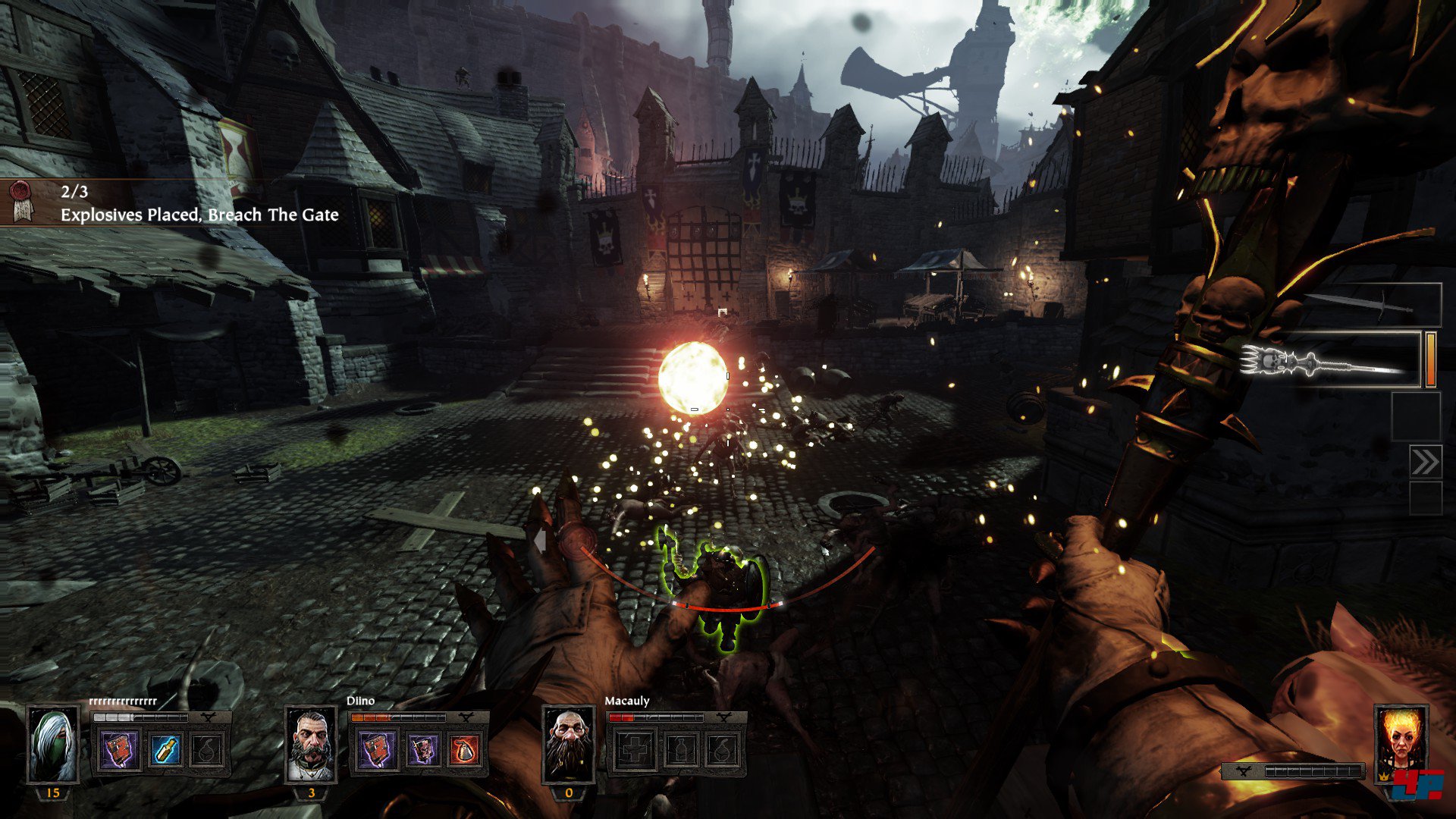Screen dimensions: 1456x819
Task: Click Diino's red bomb slot
Action: pos(464,750)
